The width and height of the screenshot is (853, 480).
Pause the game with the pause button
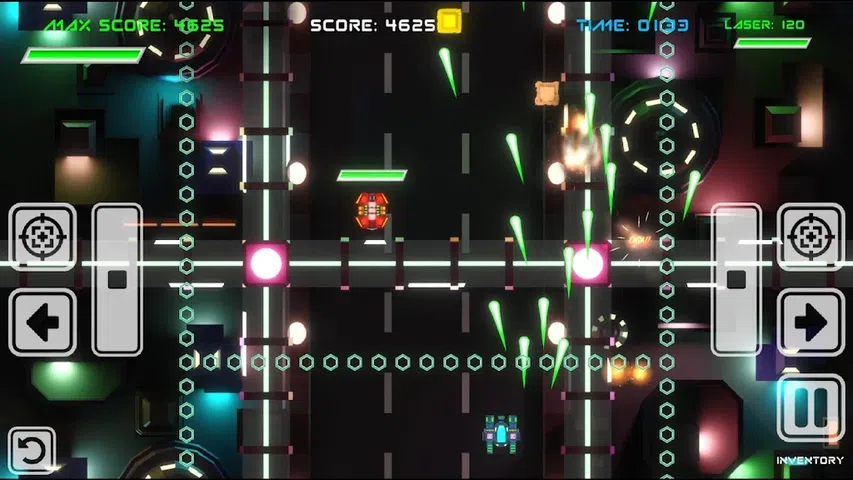(x=810, y=408)
